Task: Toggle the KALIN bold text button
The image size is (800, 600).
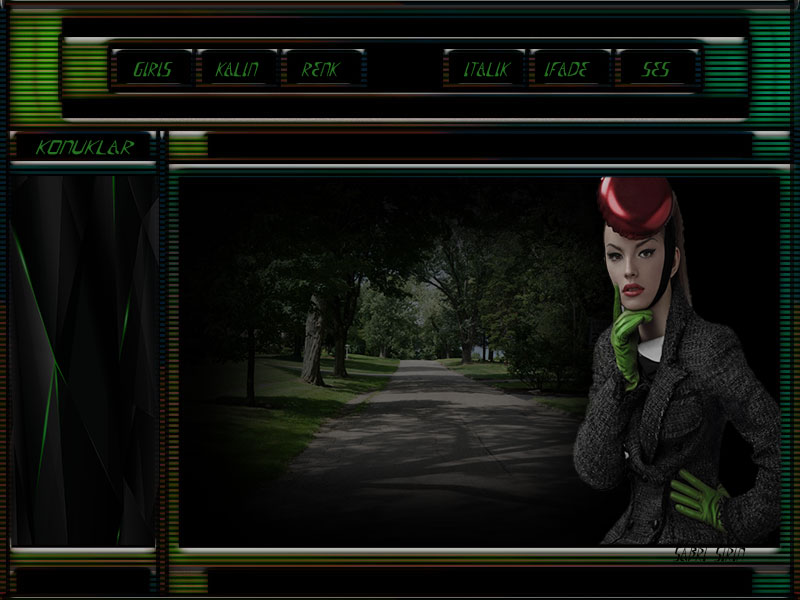Action: [237, 70]
